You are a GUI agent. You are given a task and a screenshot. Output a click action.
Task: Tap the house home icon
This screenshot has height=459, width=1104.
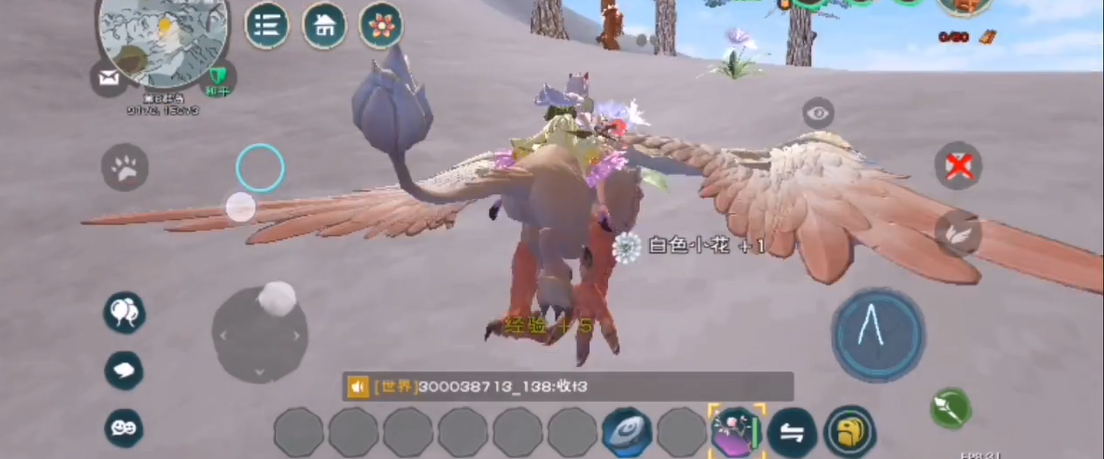(x=324, y=25)
